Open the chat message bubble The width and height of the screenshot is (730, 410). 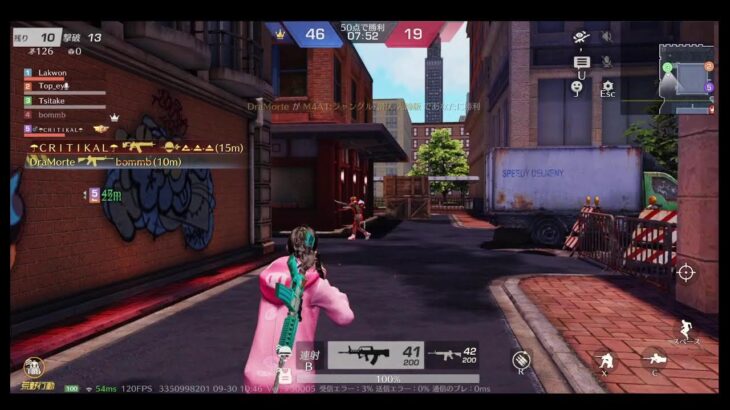(x=581, y=62)
